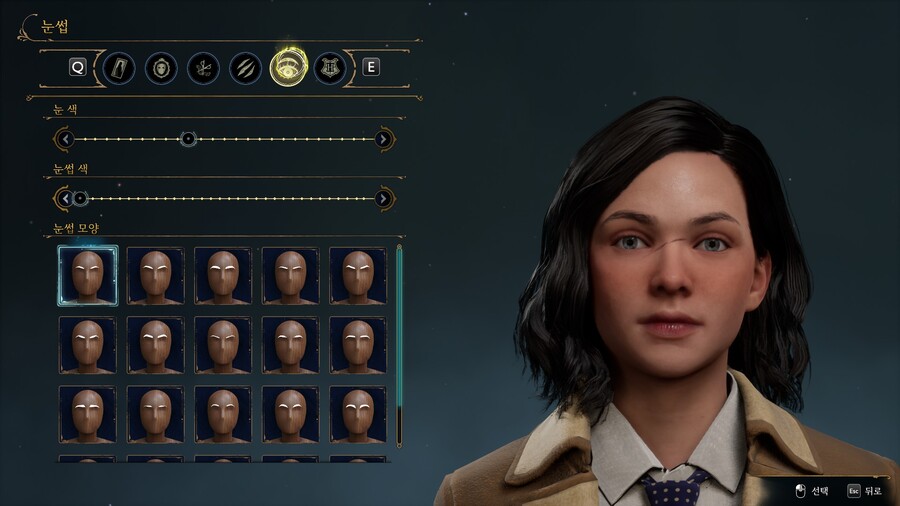Click right arrow of 눈 색 slider

383,139
